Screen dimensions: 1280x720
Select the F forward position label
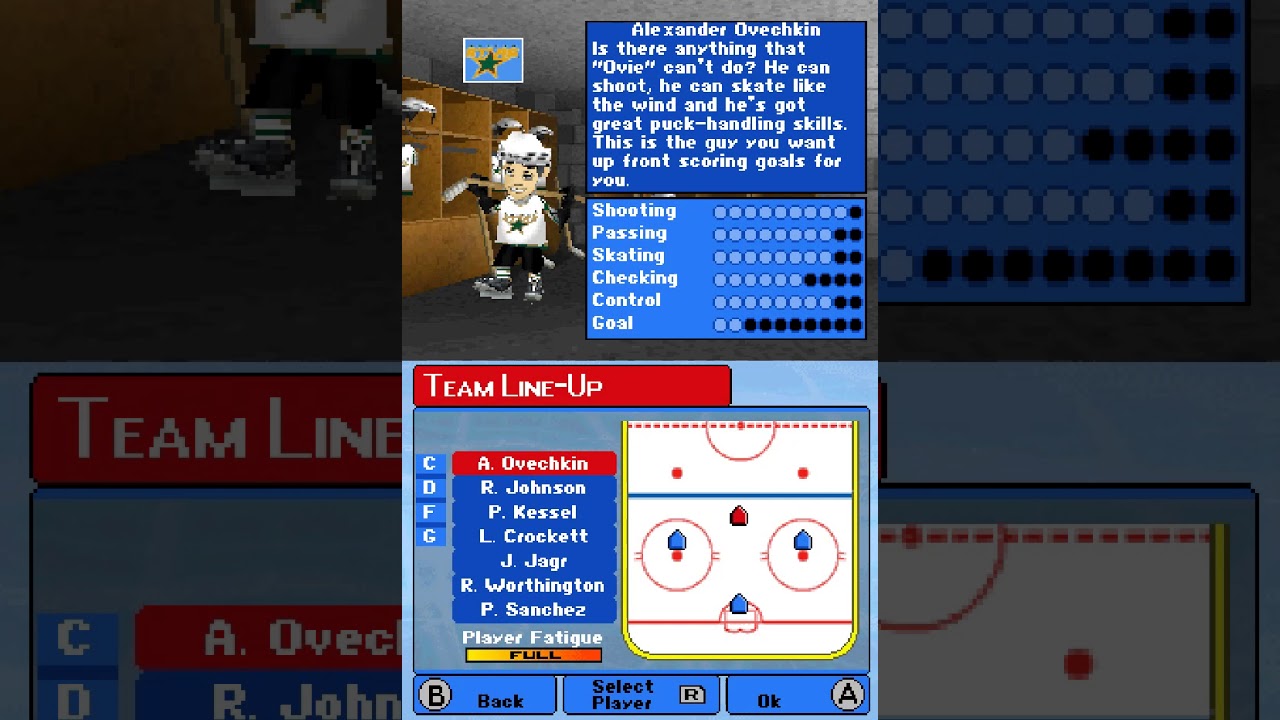click(428, 513)
